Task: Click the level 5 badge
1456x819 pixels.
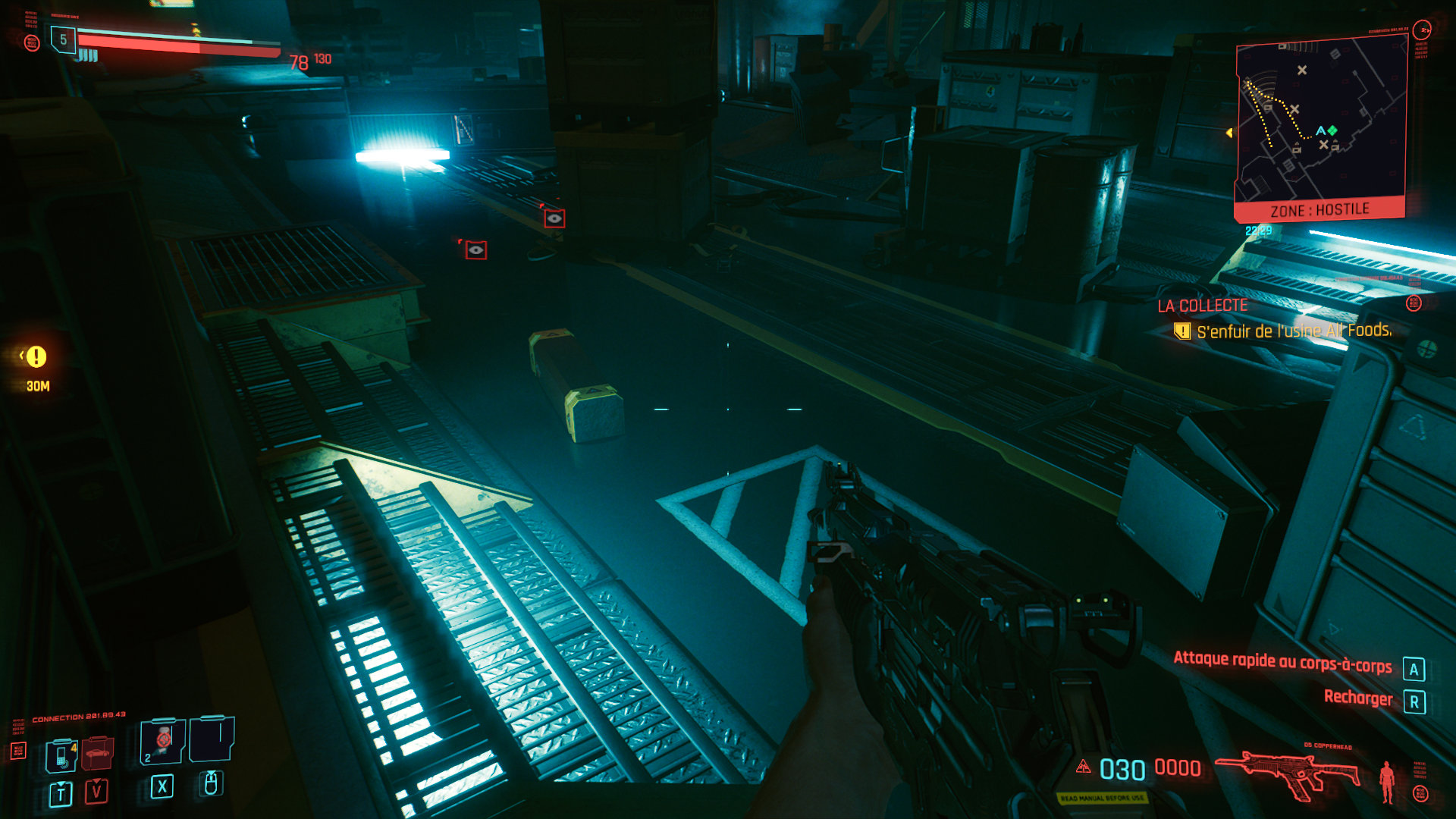Action: click(63, 39)
